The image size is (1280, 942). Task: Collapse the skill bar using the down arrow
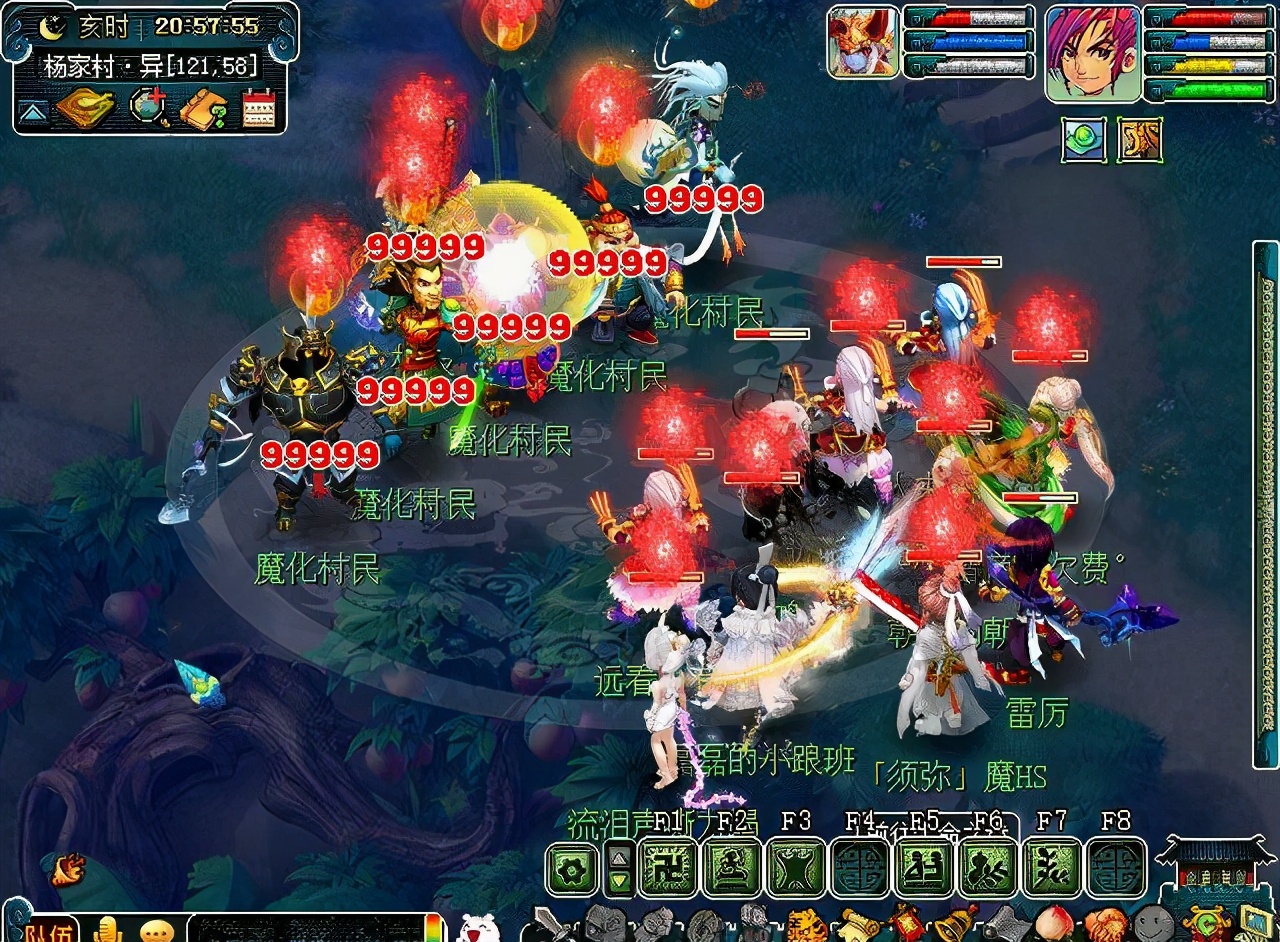tap(618, 880)
